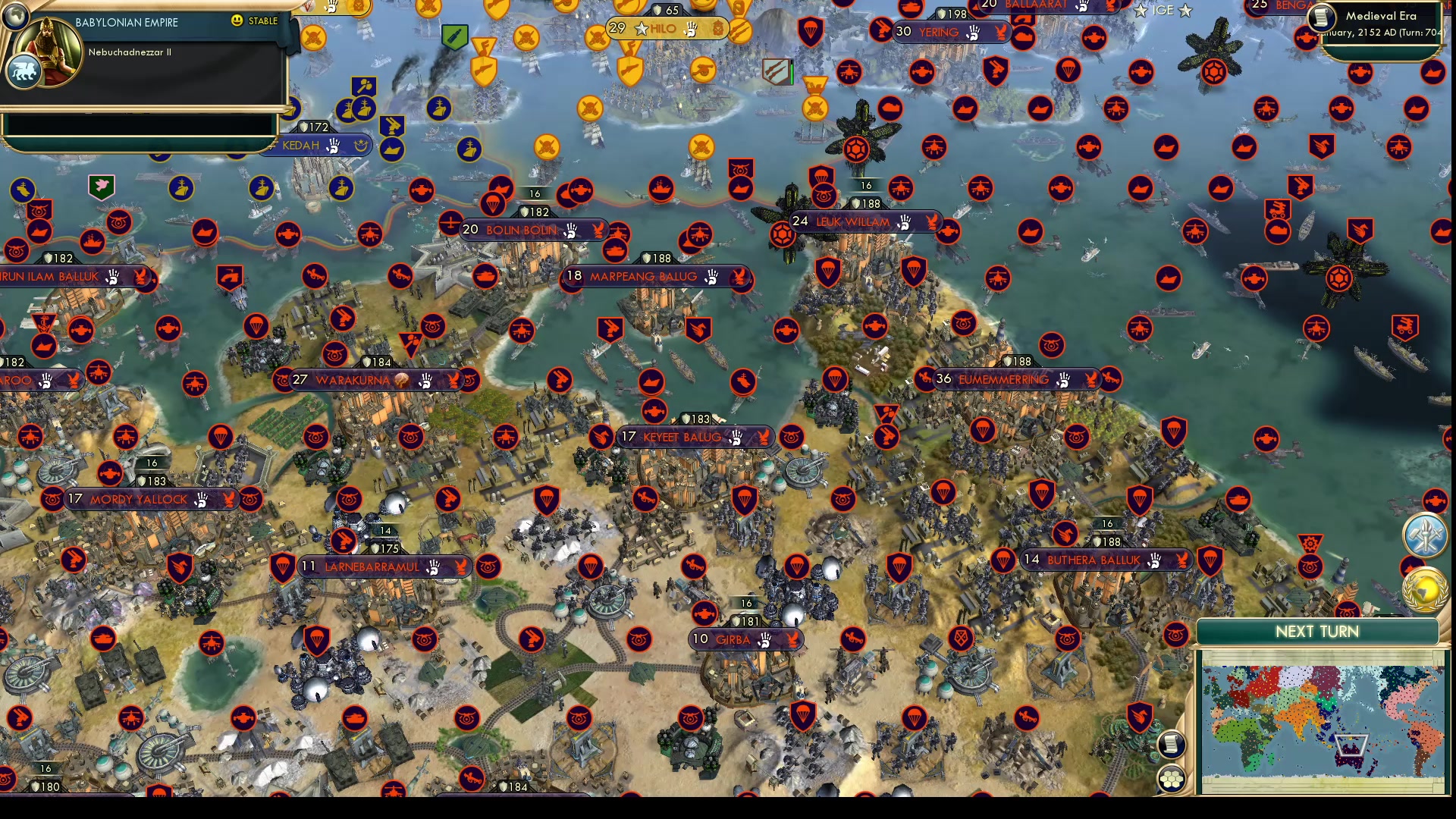Viewport: 1456px width, 819px height.
Task: Click the STABLE happiness smiley indicator
Action: pyautogui.click(x=239, y=22)
